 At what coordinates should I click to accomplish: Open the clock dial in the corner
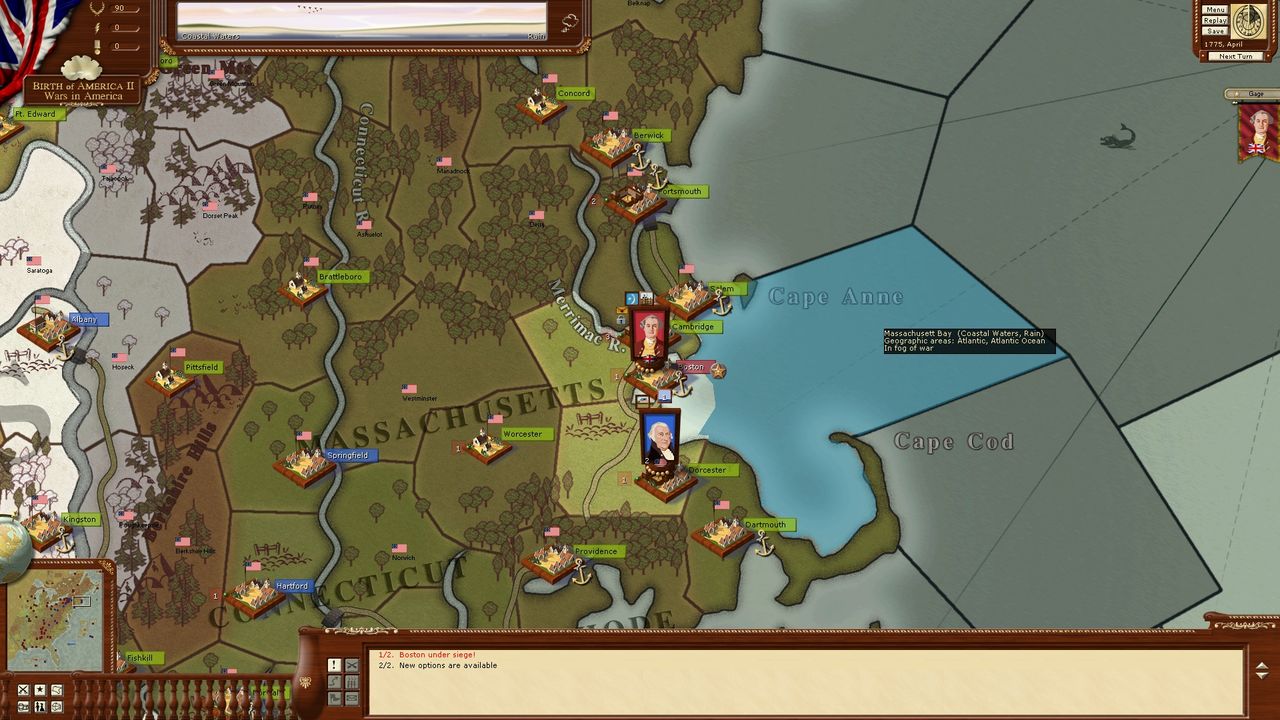click(1248, 21)
